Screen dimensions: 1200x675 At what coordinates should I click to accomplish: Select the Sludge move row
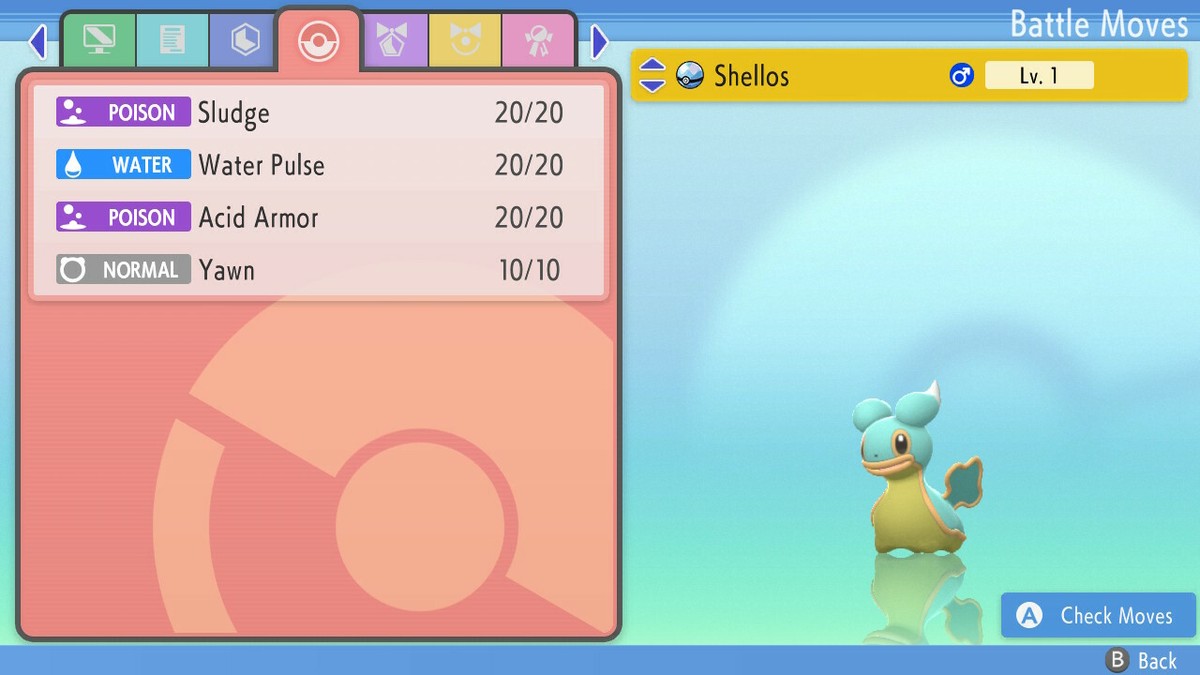[318, 113]
